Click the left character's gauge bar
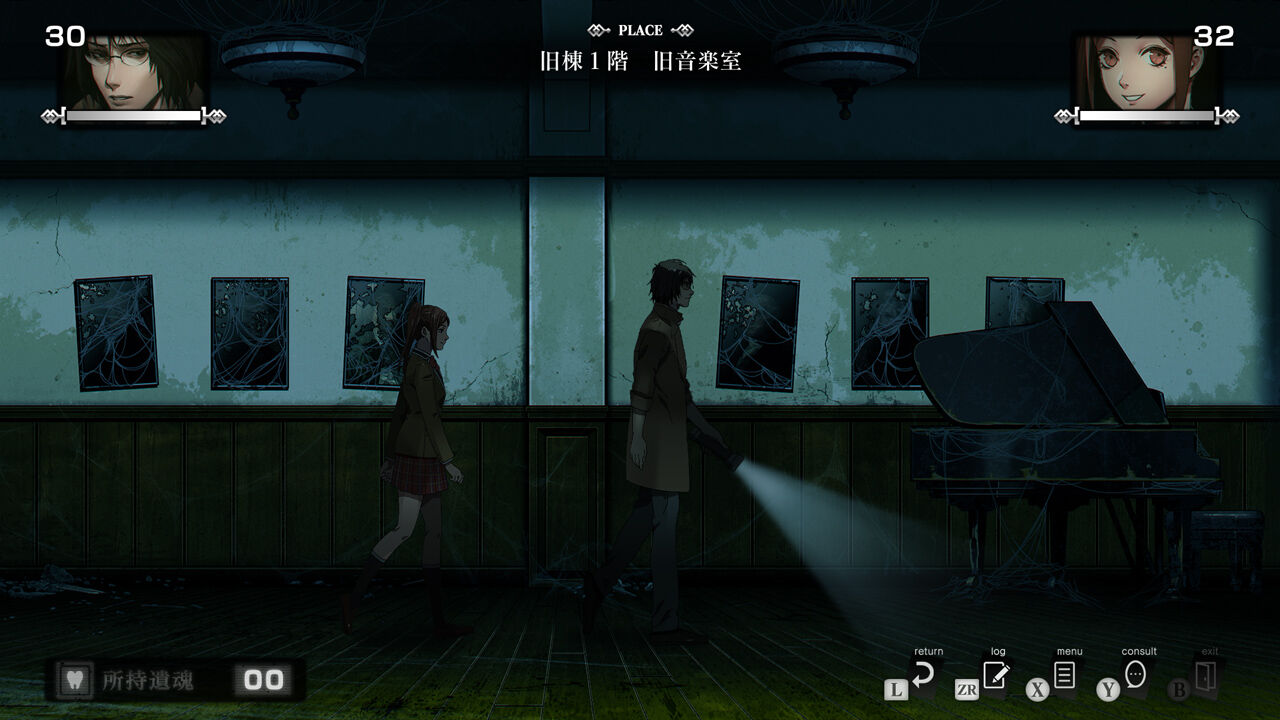 135,115
